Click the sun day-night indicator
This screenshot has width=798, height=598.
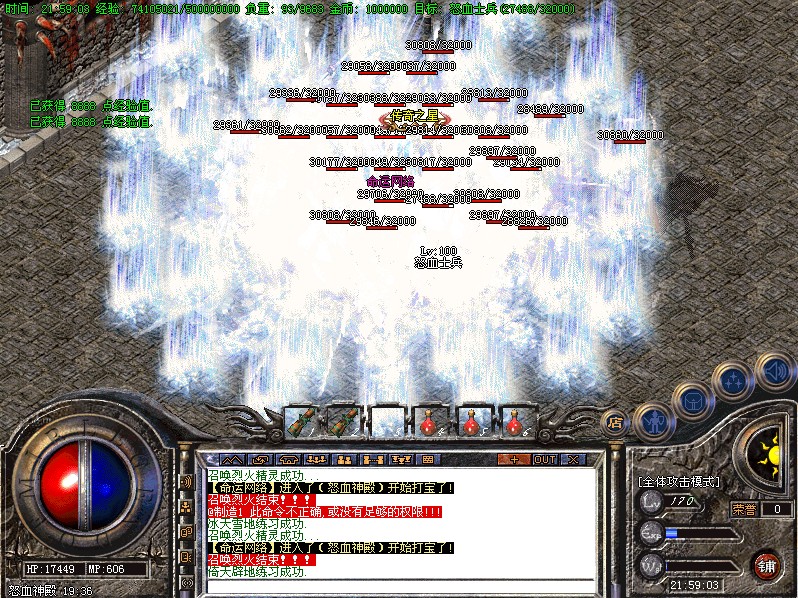[x=766, y=450]
